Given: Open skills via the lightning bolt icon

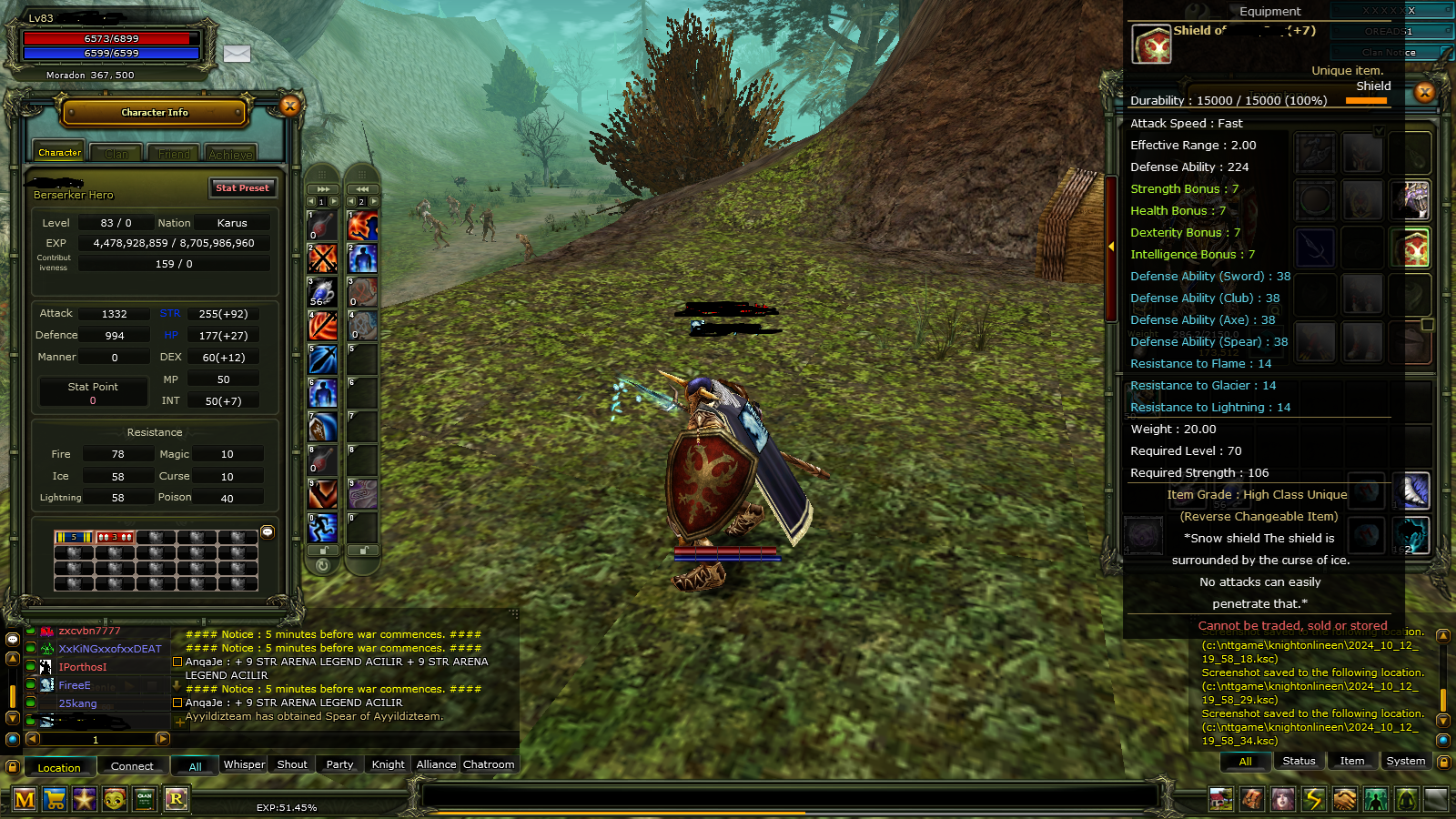Looking at the screenshot, I should 1315,801.
